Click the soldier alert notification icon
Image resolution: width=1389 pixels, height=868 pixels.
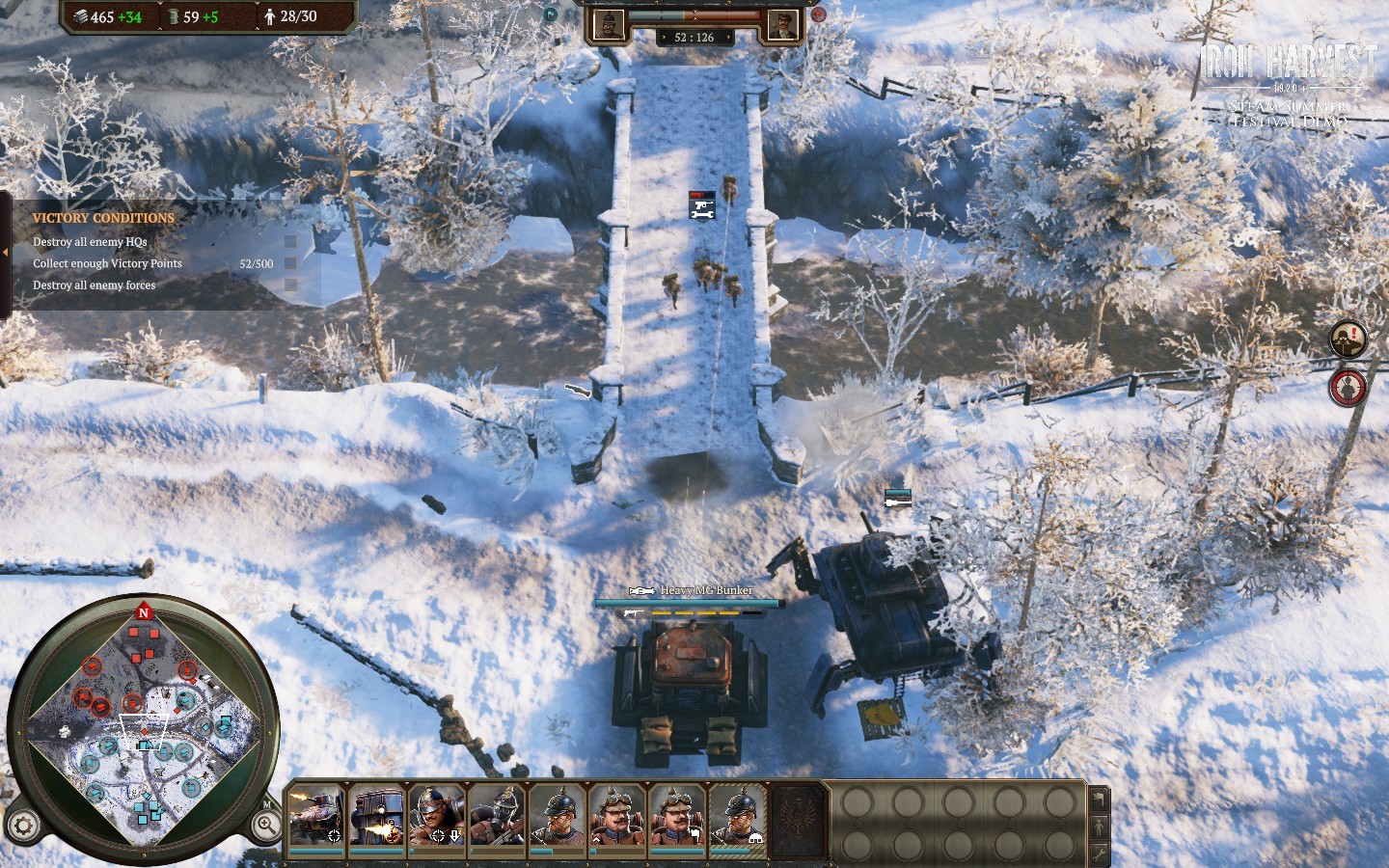pyautogui.click(x=1348, y=339)
